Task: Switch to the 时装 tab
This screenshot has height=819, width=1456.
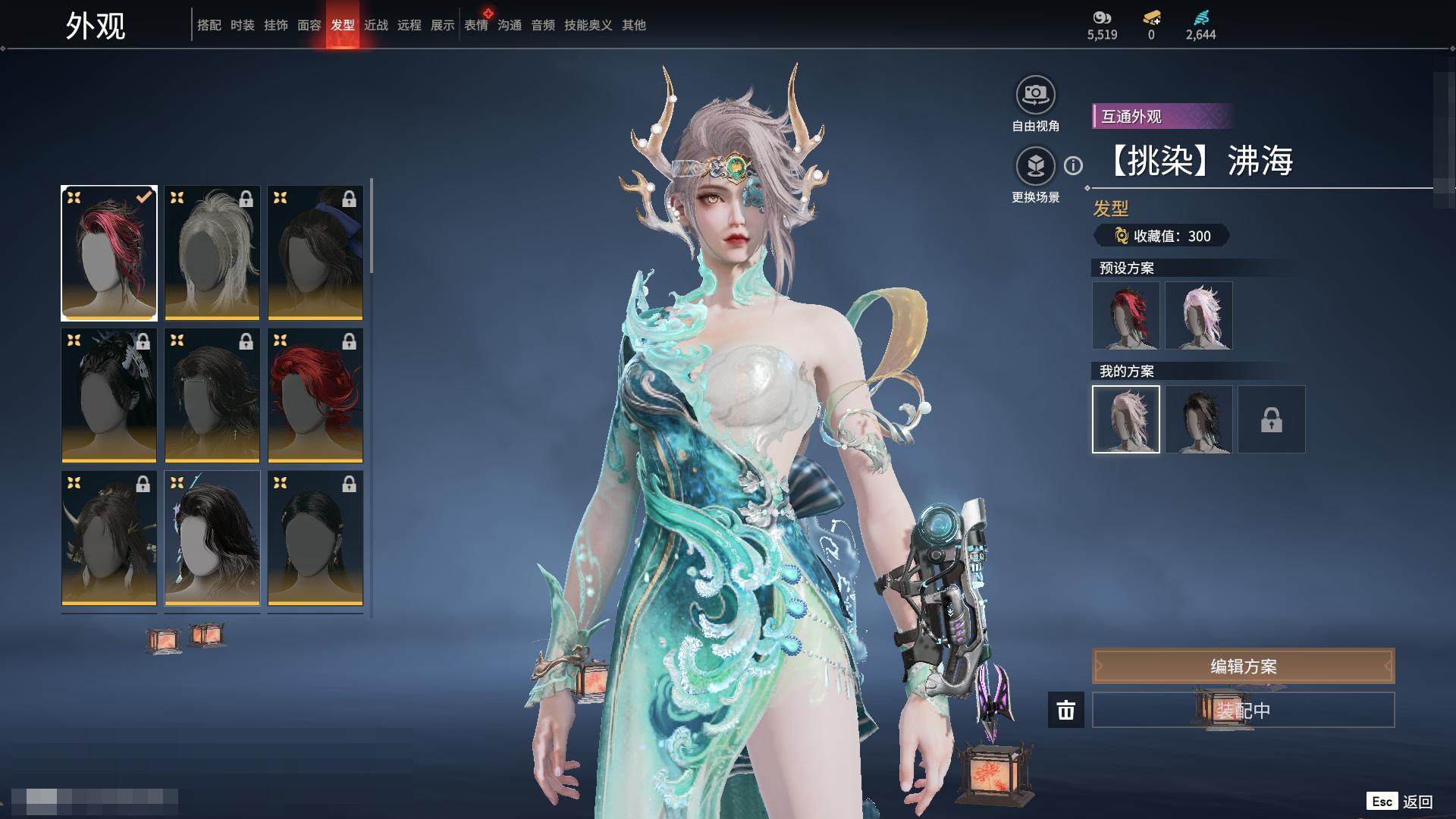Action: [x=242, y=25]
